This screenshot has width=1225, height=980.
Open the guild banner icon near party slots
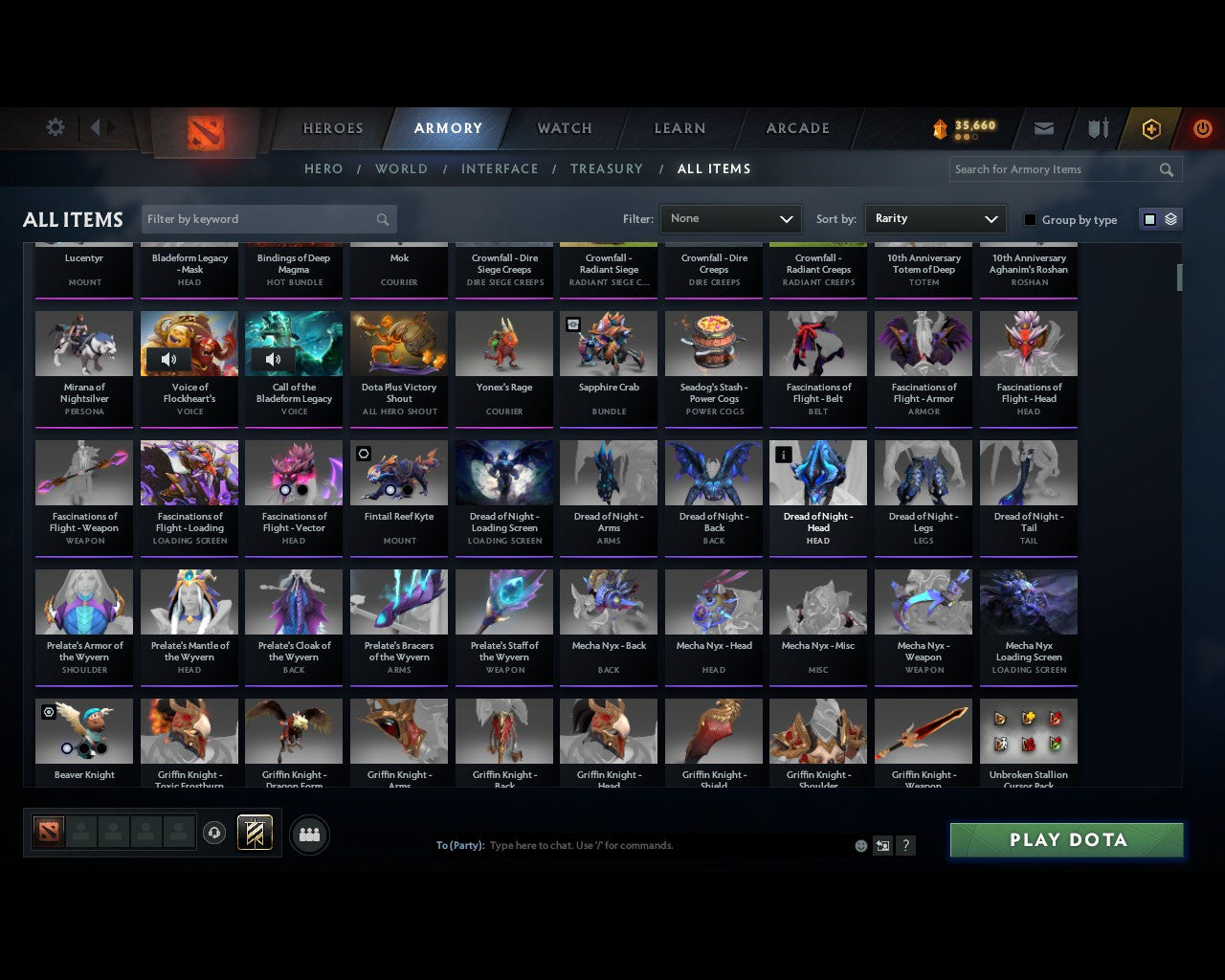[255, 833]
